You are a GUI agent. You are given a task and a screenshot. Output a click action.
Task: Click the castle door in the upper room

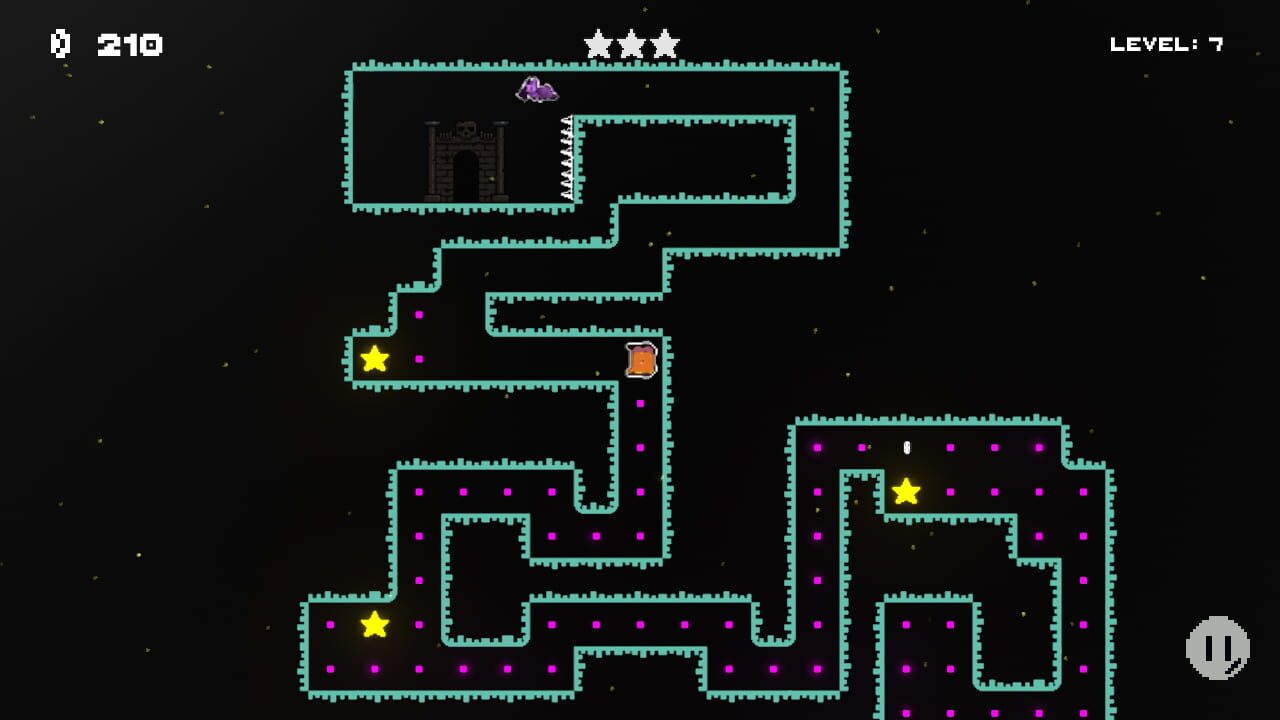(x=467, y=172)
